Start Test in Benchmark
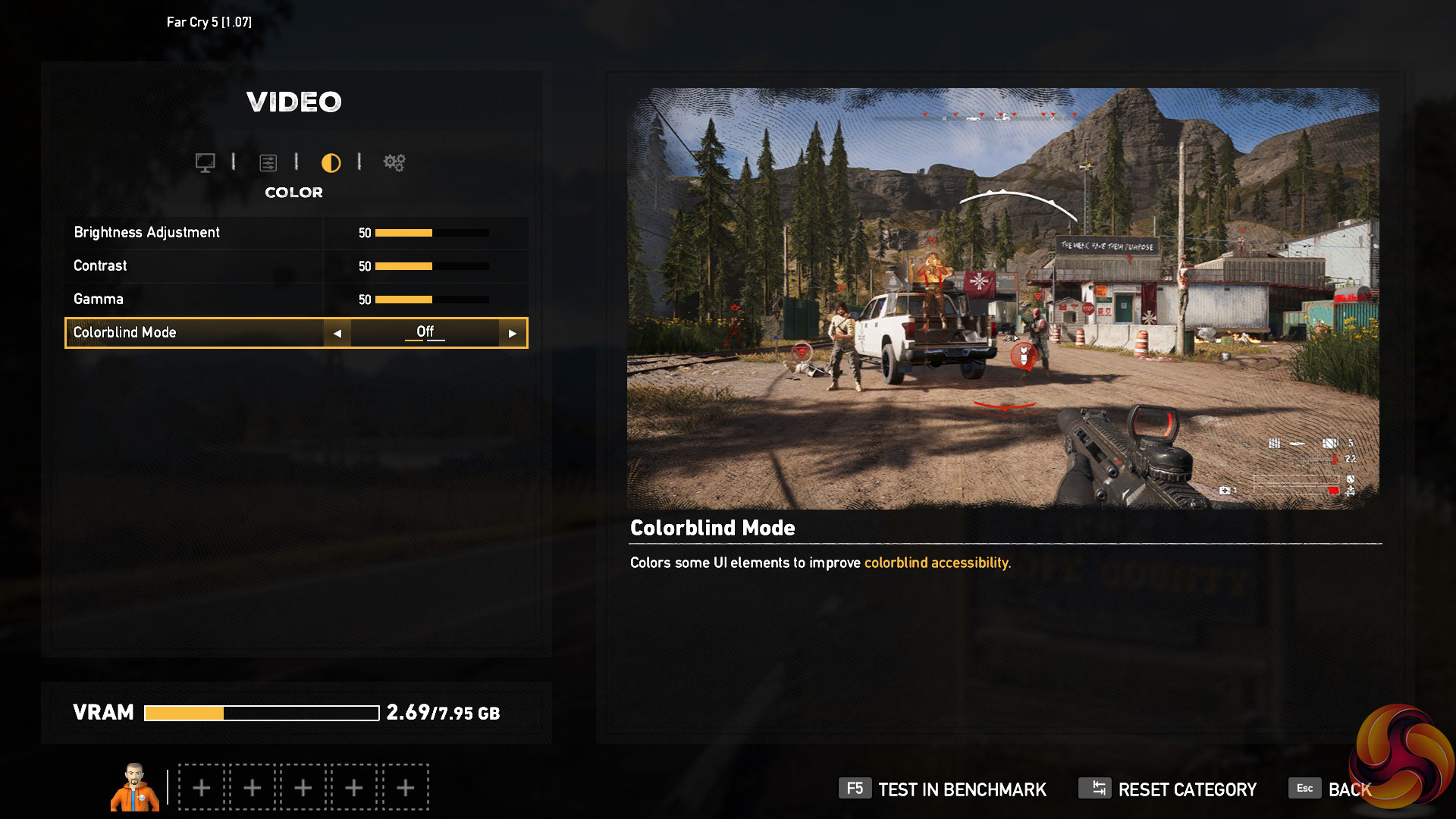This screenshot has height=819, width=1456. [x=943, y=789]
